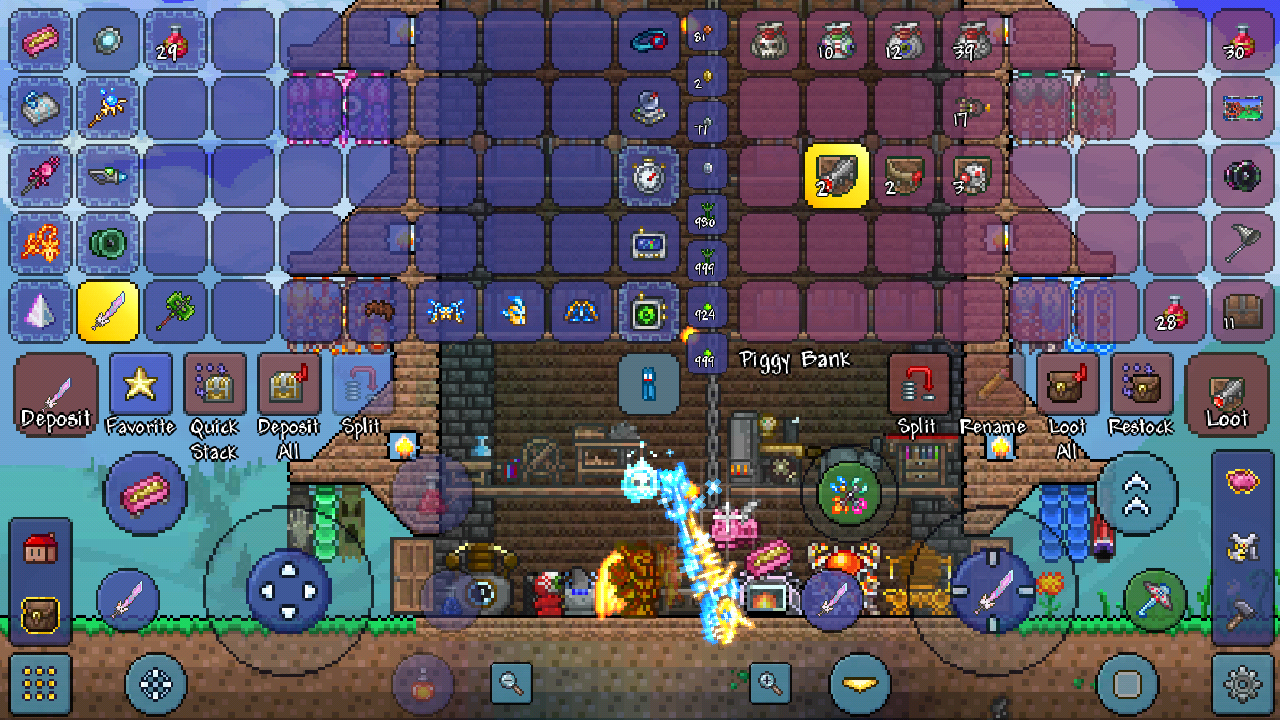Tap the blue gem staff in the inventory
The height and width of the screenshot is (720, 1280).
pos(108,108)
